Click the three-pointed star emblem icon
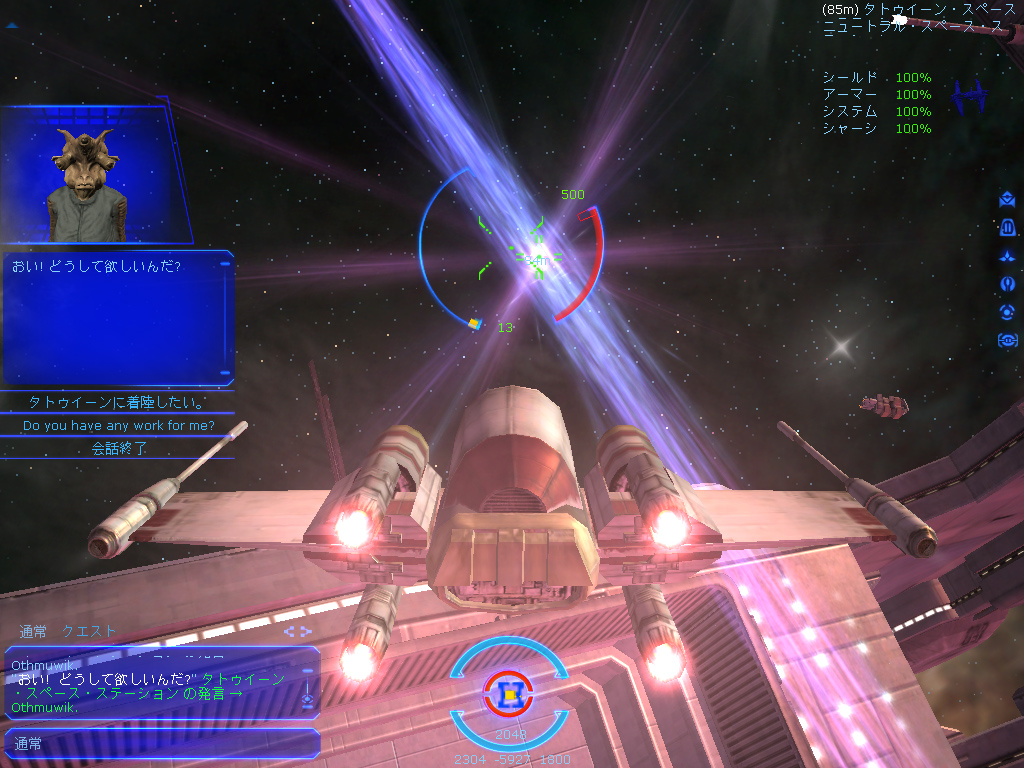Viewport: 1024px width, 768px height. pos(1007,256)
